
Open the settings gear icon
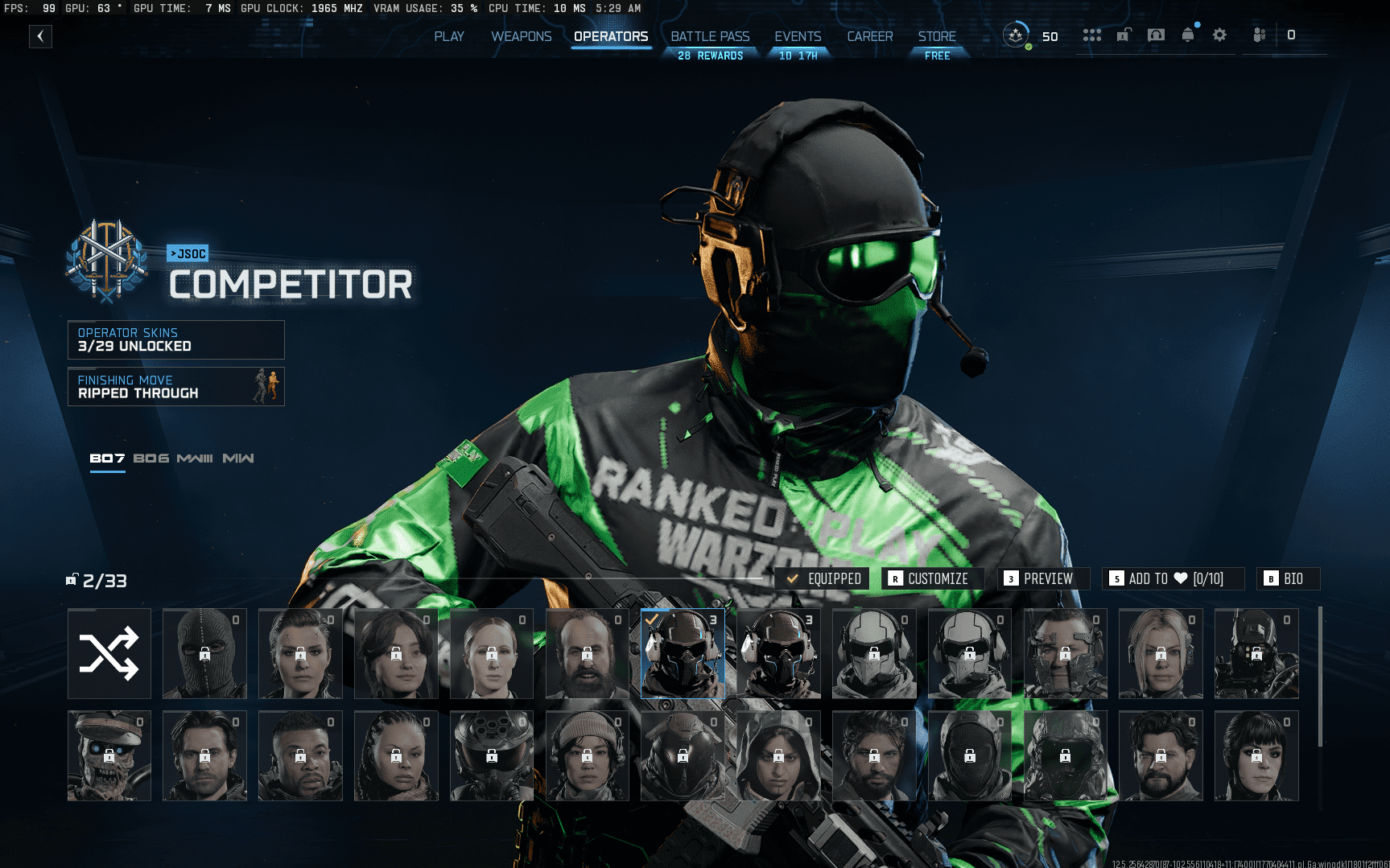pyautogui.click(x=1219, y=35)
